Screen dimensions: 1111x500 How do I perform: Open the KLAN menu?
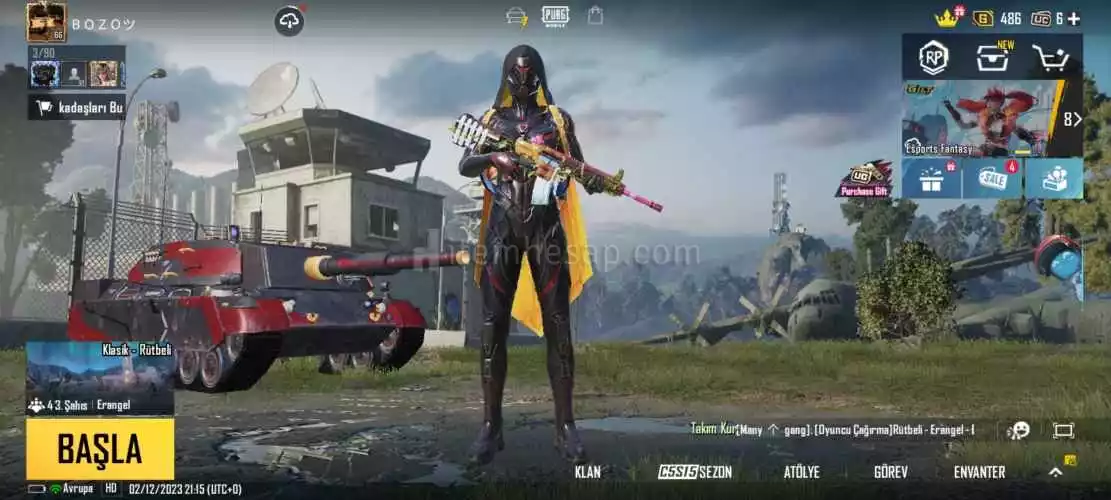coord(588,472)
